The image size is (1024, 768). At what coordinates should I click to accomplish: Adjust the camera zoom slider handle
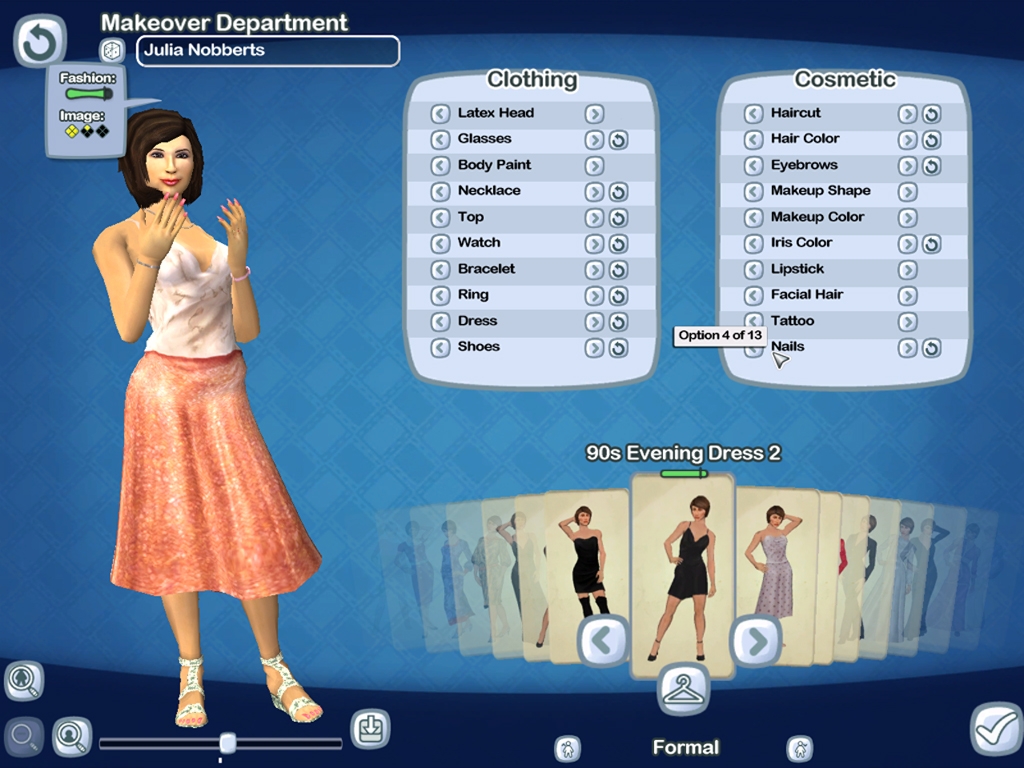[228, 742]
